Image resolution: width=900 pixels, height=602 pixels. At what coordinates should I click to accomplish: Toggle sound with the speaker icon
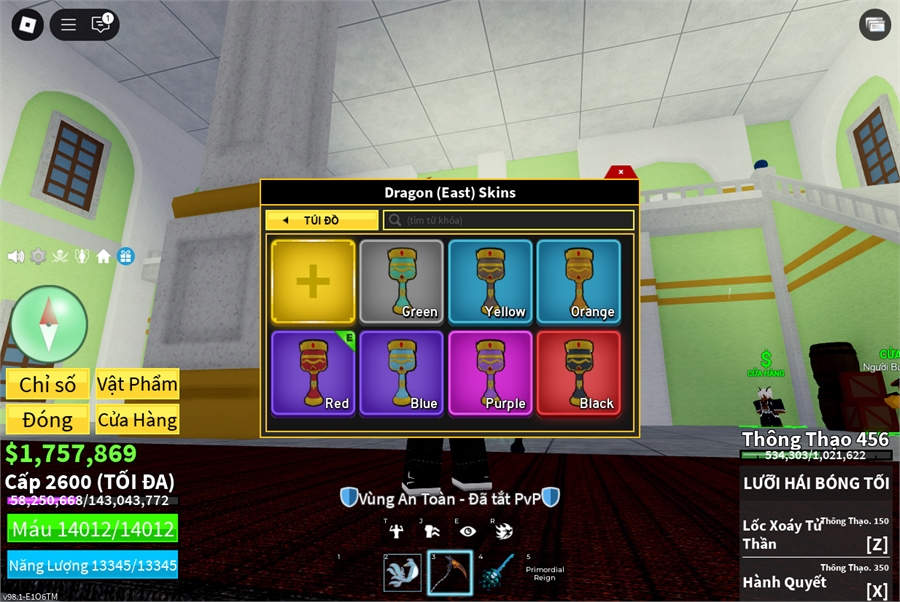(16, 256)
